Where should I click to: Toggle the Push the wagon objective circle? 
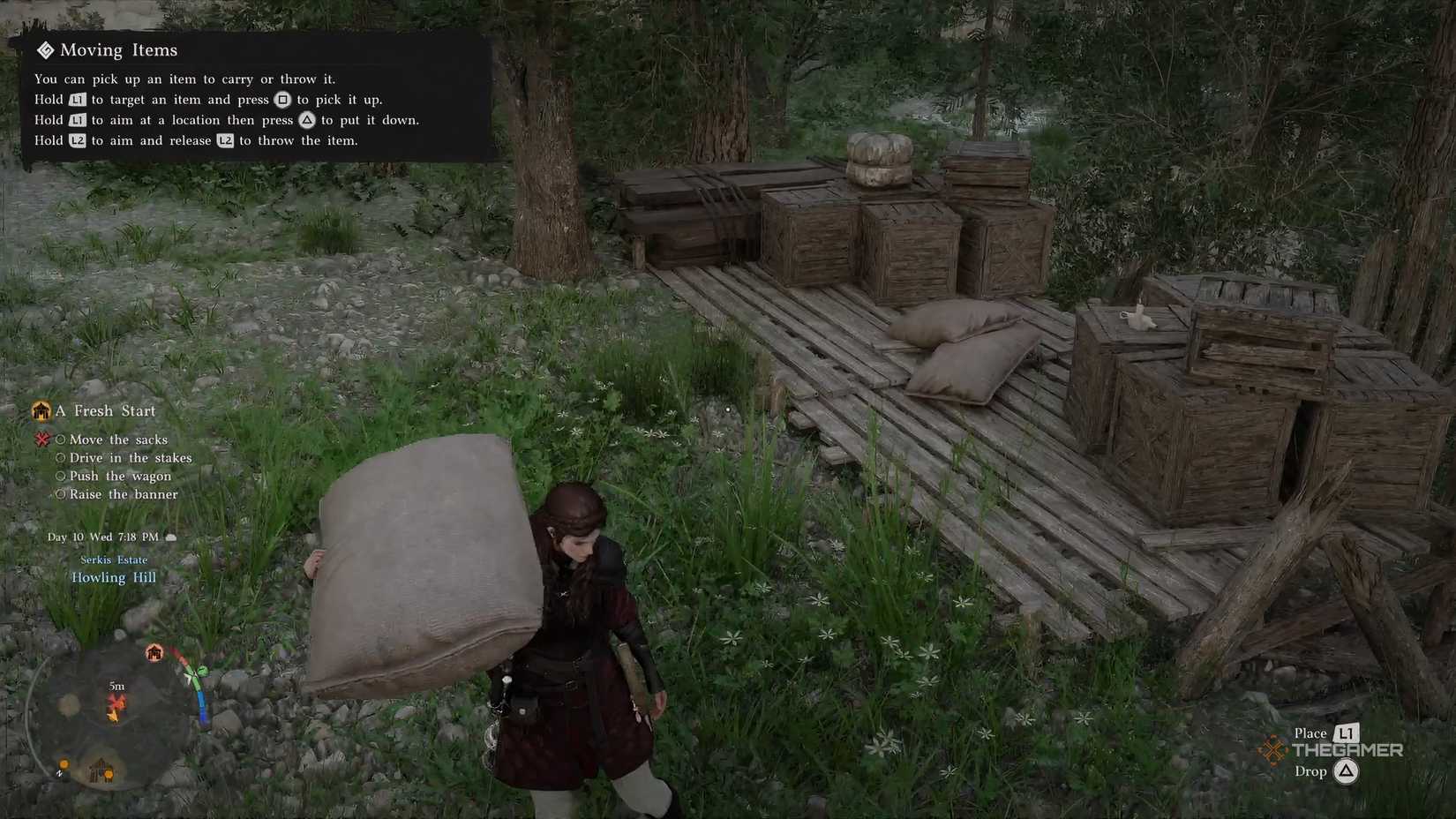coord(60,476)
